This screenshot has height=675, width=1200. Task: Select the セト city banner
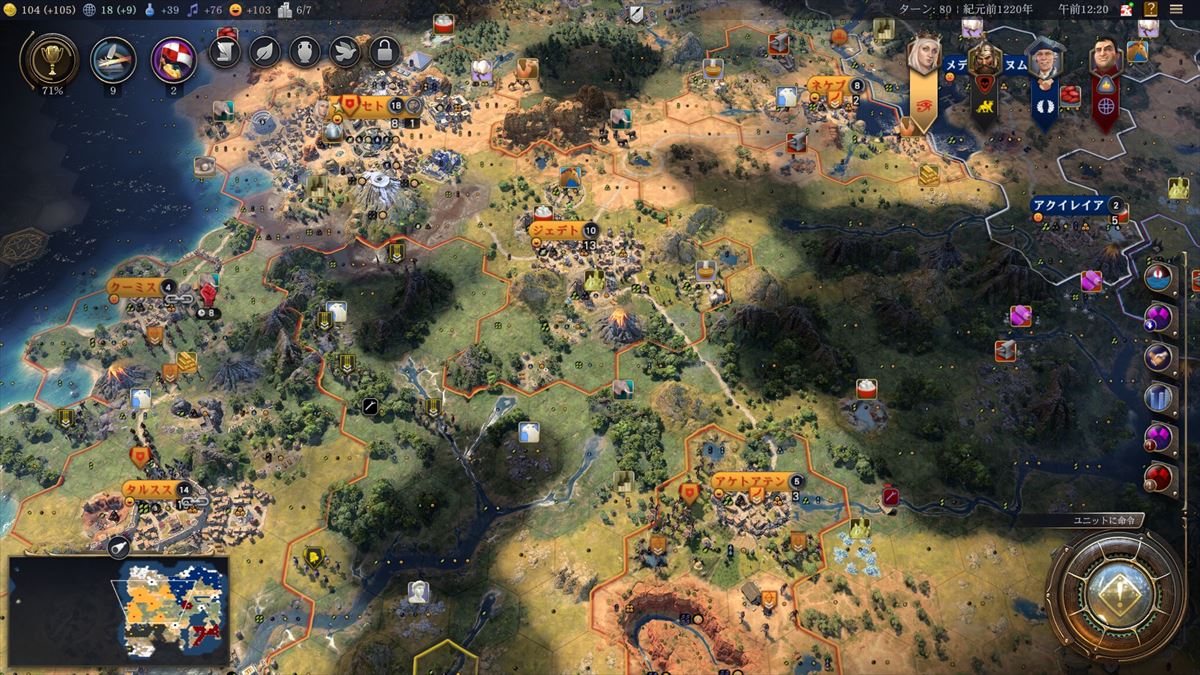(x=370, y=105)
